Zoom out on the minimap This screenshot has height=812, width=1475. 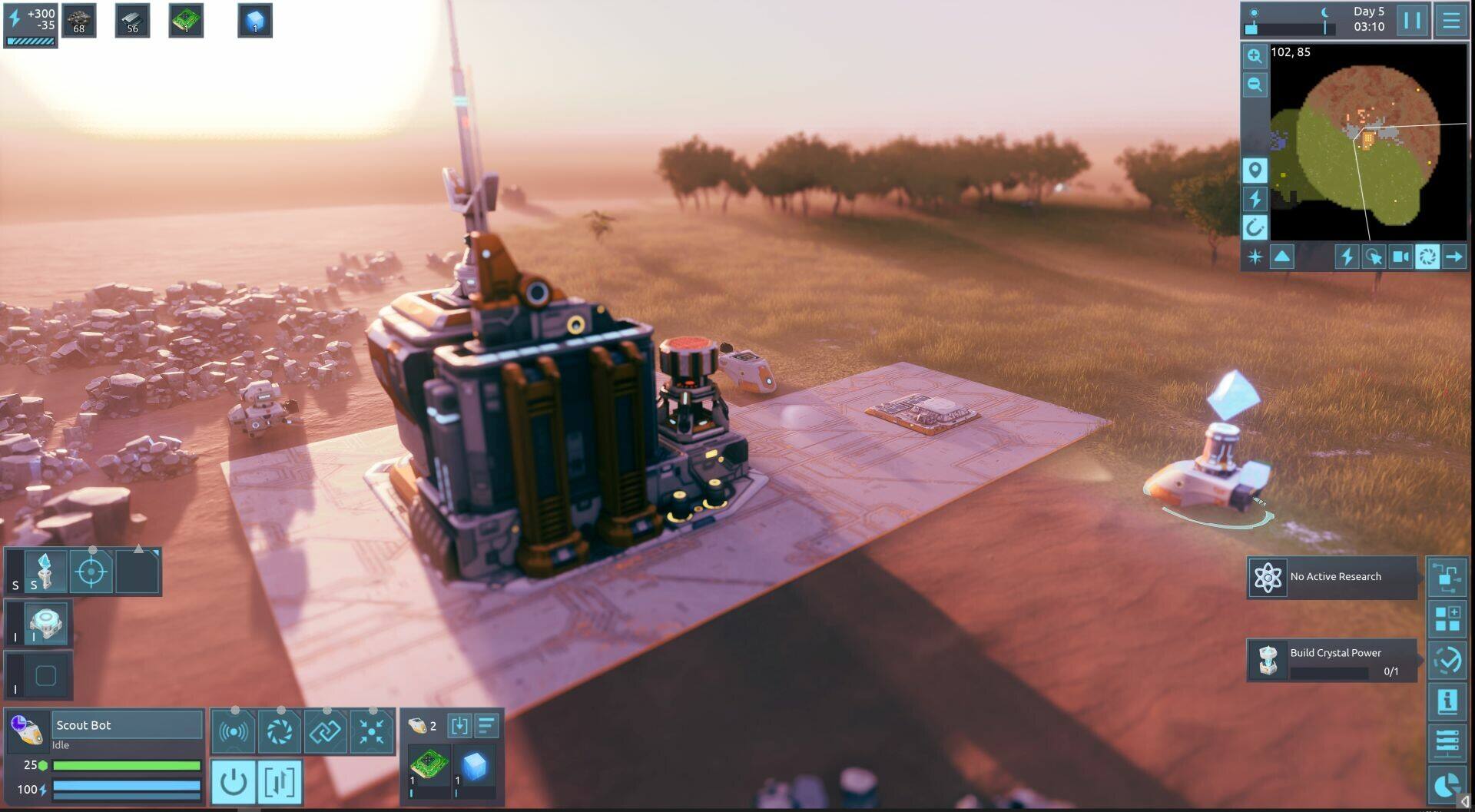point(1255,85)
